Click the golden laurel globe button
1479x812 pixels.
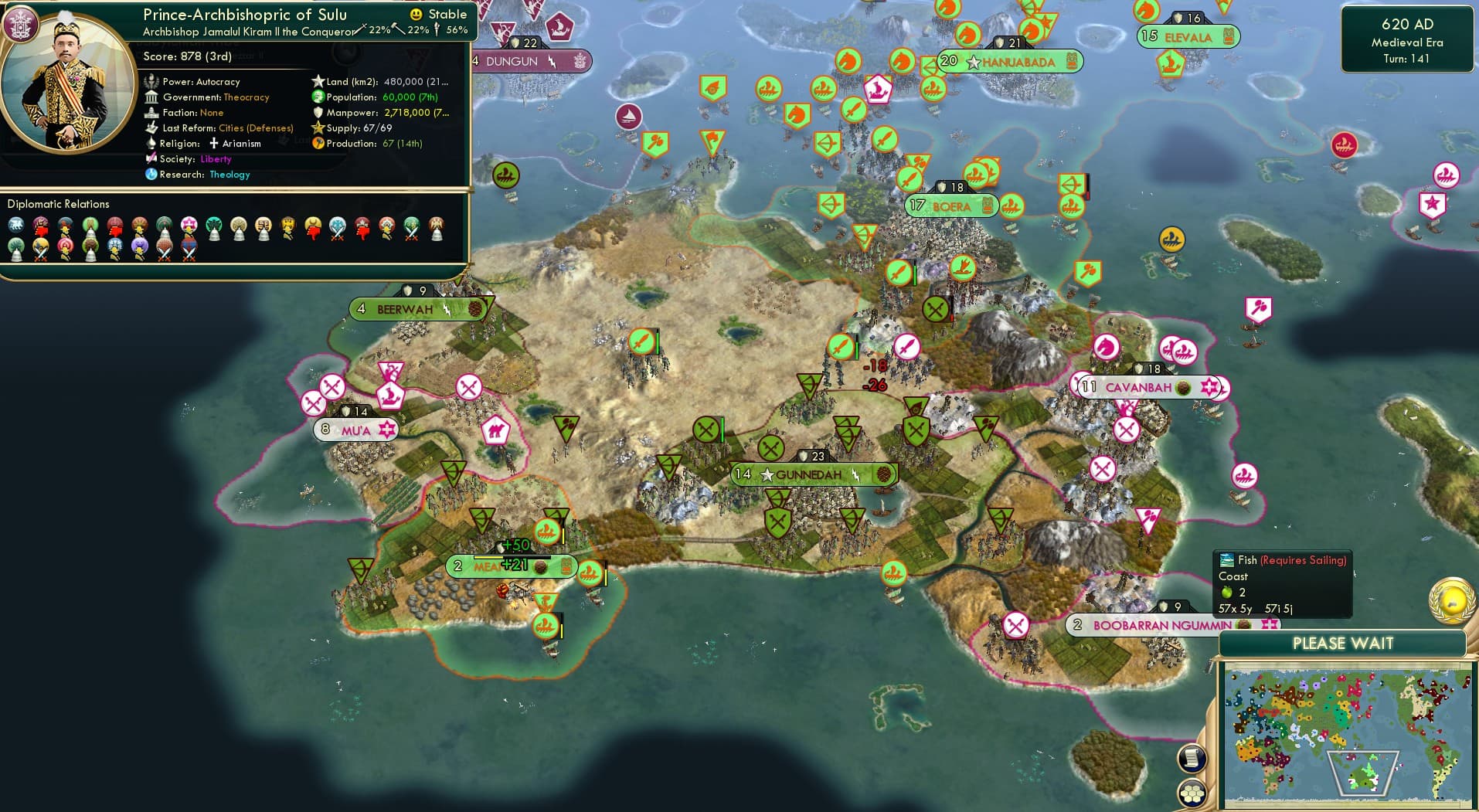1453,600
